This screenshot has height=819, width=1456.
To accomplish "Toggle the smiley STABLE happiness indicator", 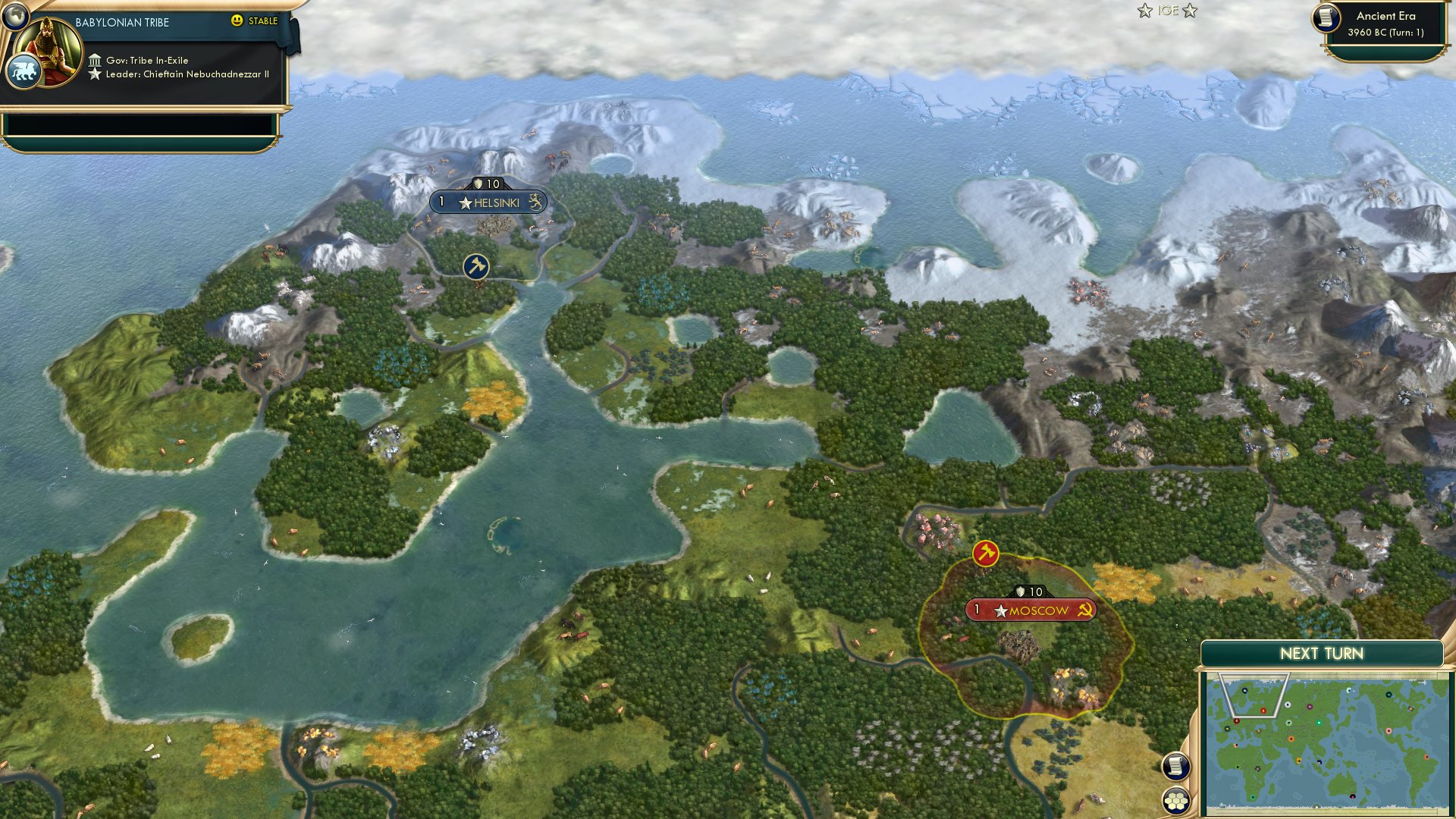I will click(x=238, y=22).
